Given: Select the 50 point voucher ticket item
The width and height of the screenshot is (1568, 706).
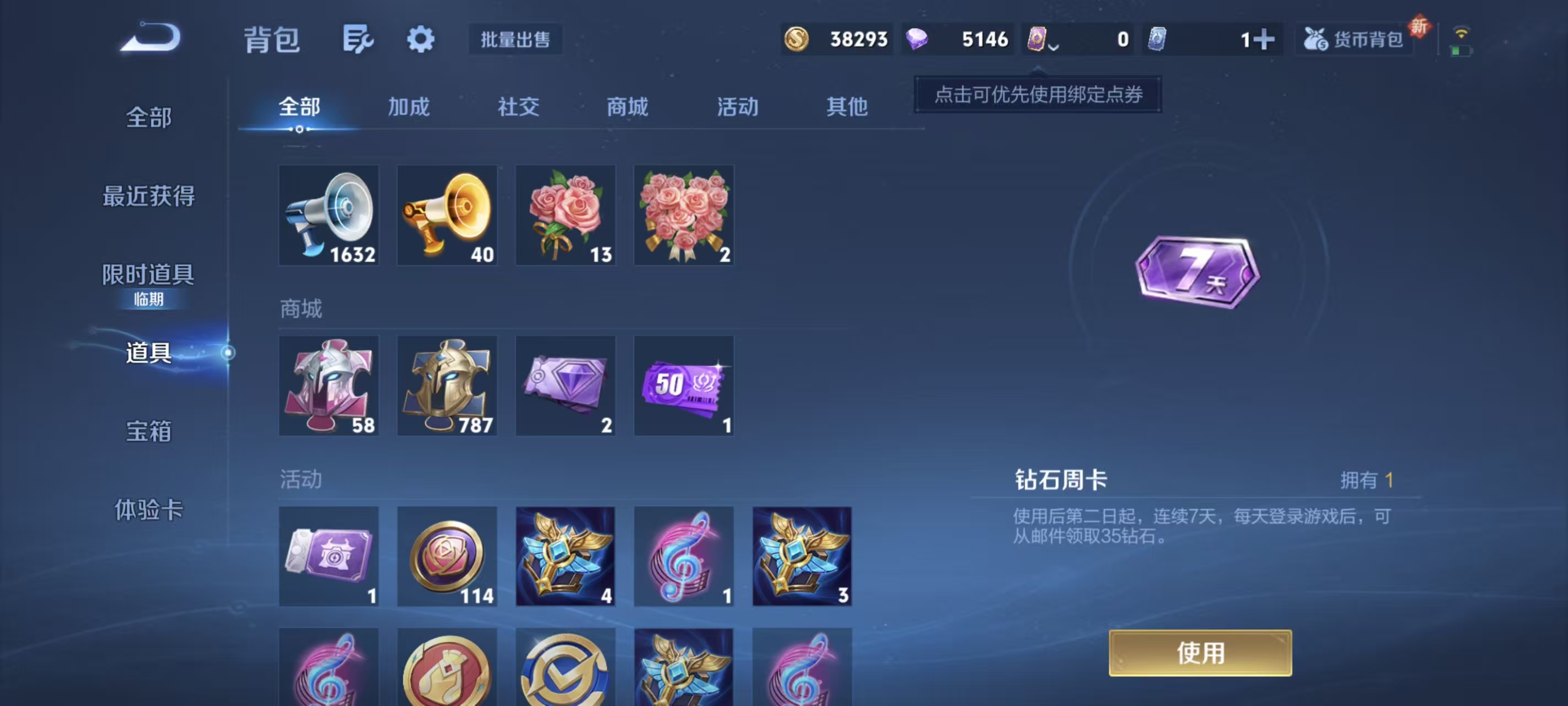Looking at the screenshot, I should tap(684, 385).
